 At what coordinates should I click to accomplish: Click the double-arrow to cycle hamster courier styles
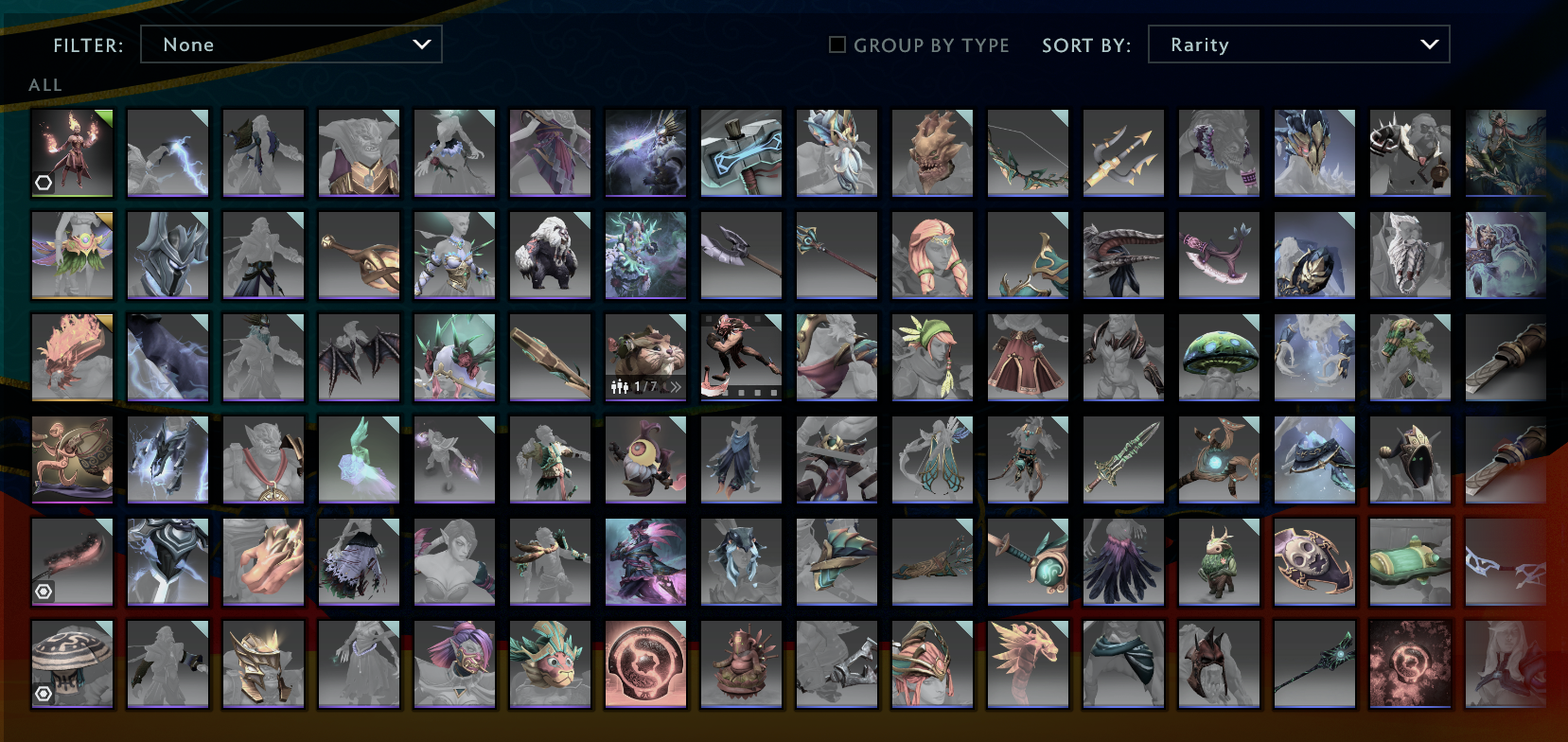pyautogui.click(x=677, y=386)
